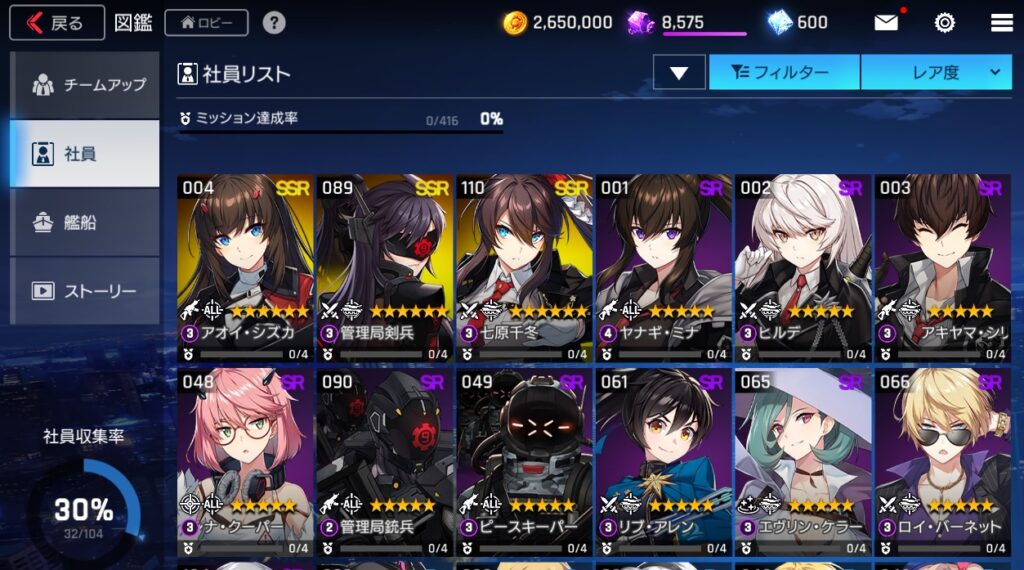Open the hamburger menu

coord(1000,22)
